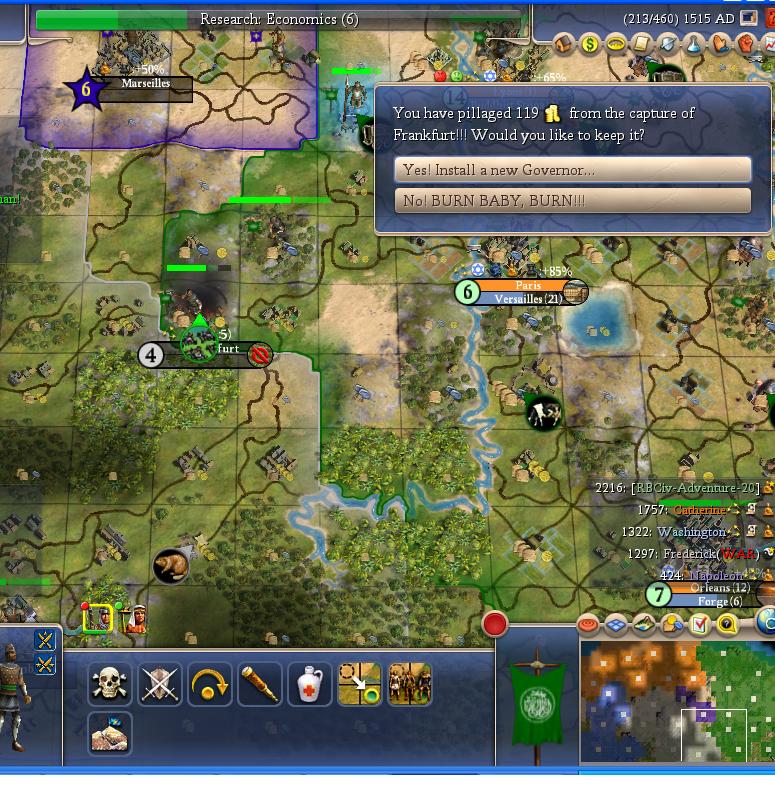Open the technology advisor flask icon
The height and width of the screenshot is (800, 775).
coord(694,44)
